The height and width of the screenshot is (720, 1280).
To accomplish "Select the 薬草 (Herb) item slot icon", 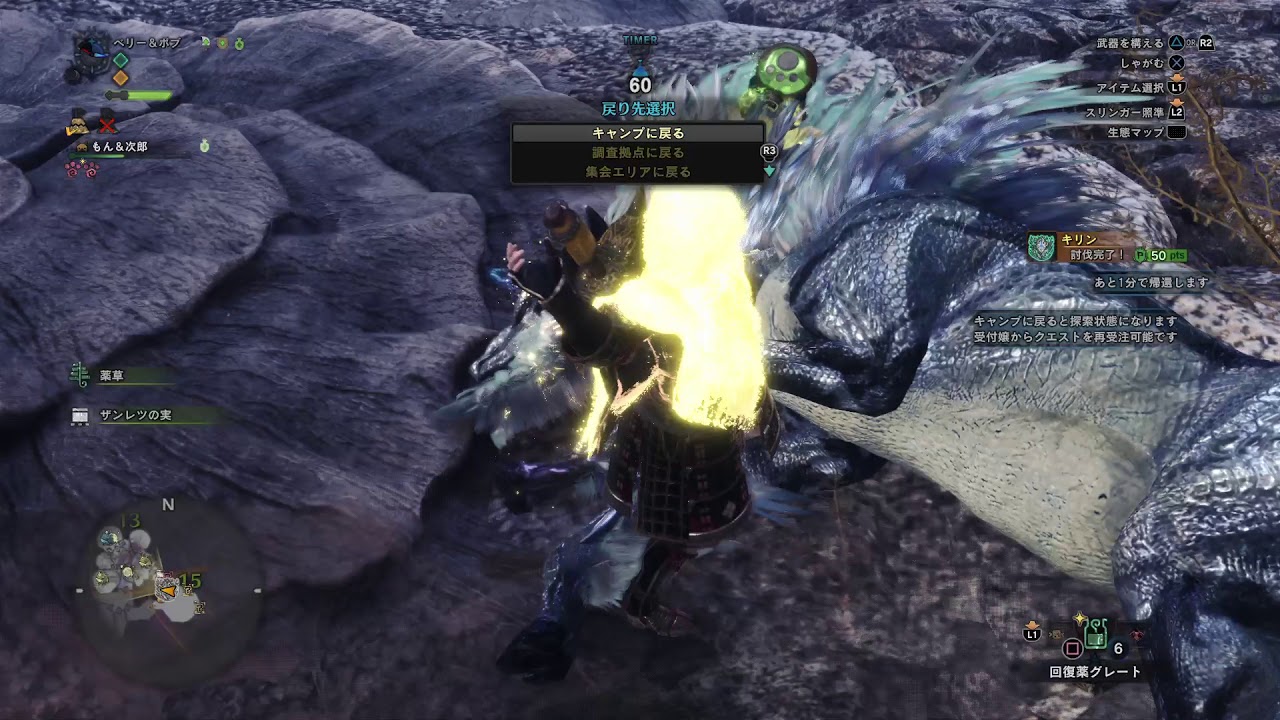I will (x=80, y=374).
